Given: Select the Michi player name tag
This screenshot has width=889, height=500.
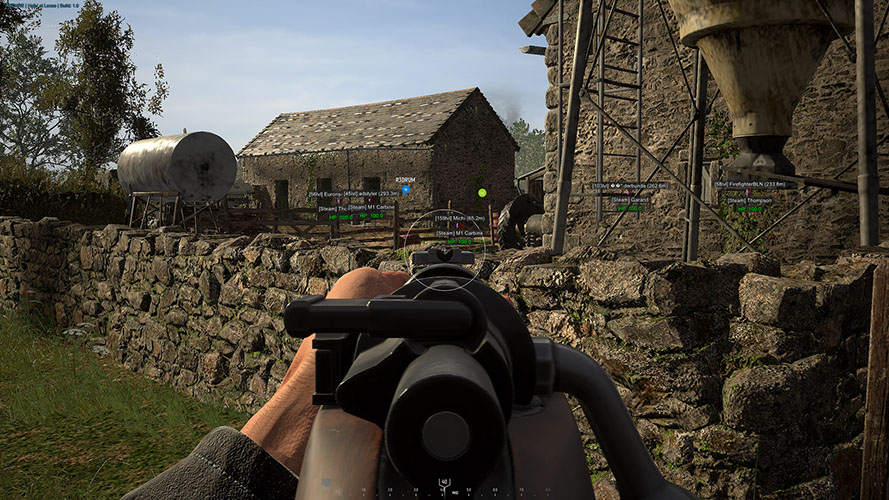Looking at the screenshot, I should click(x=460, y=217).
